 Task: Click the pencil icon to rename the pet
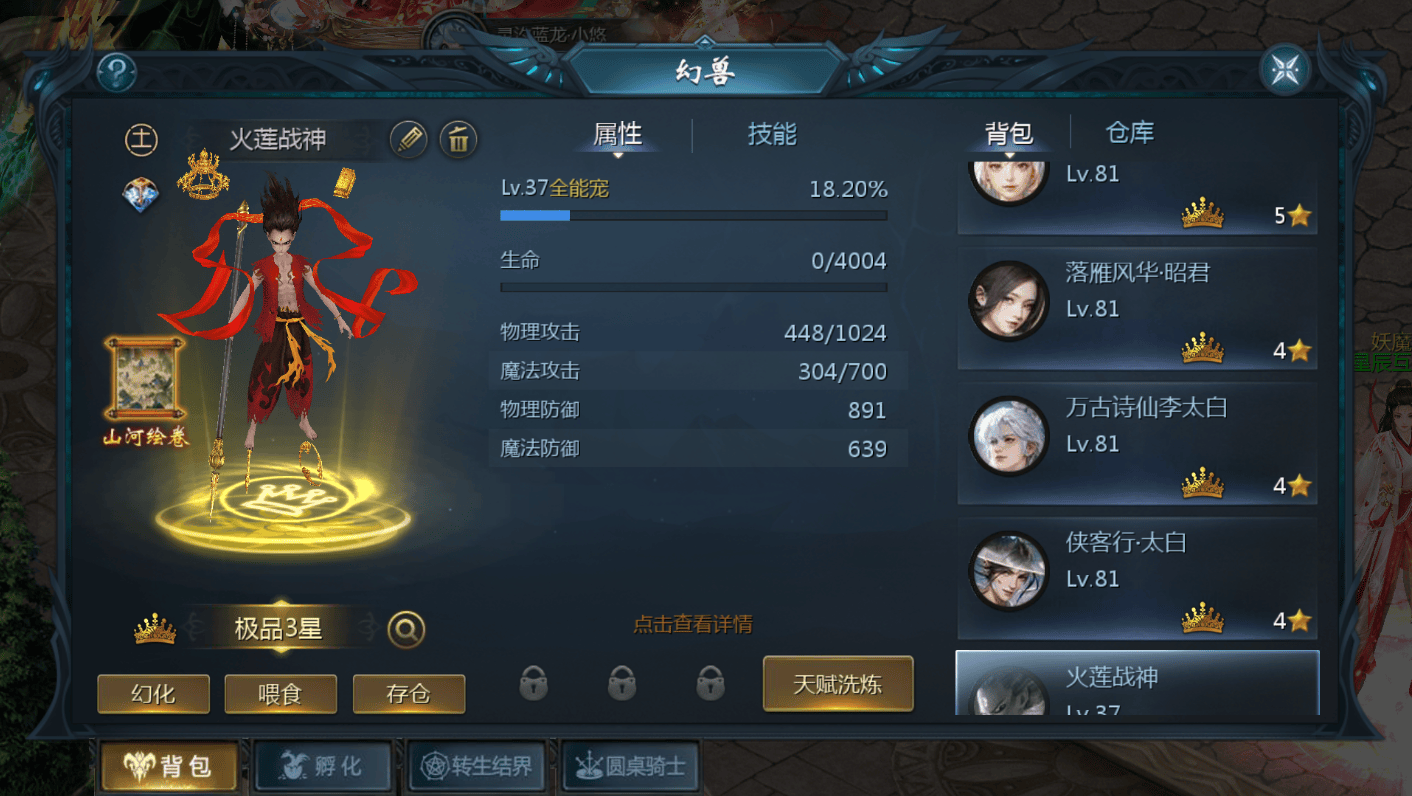[410, 140]
